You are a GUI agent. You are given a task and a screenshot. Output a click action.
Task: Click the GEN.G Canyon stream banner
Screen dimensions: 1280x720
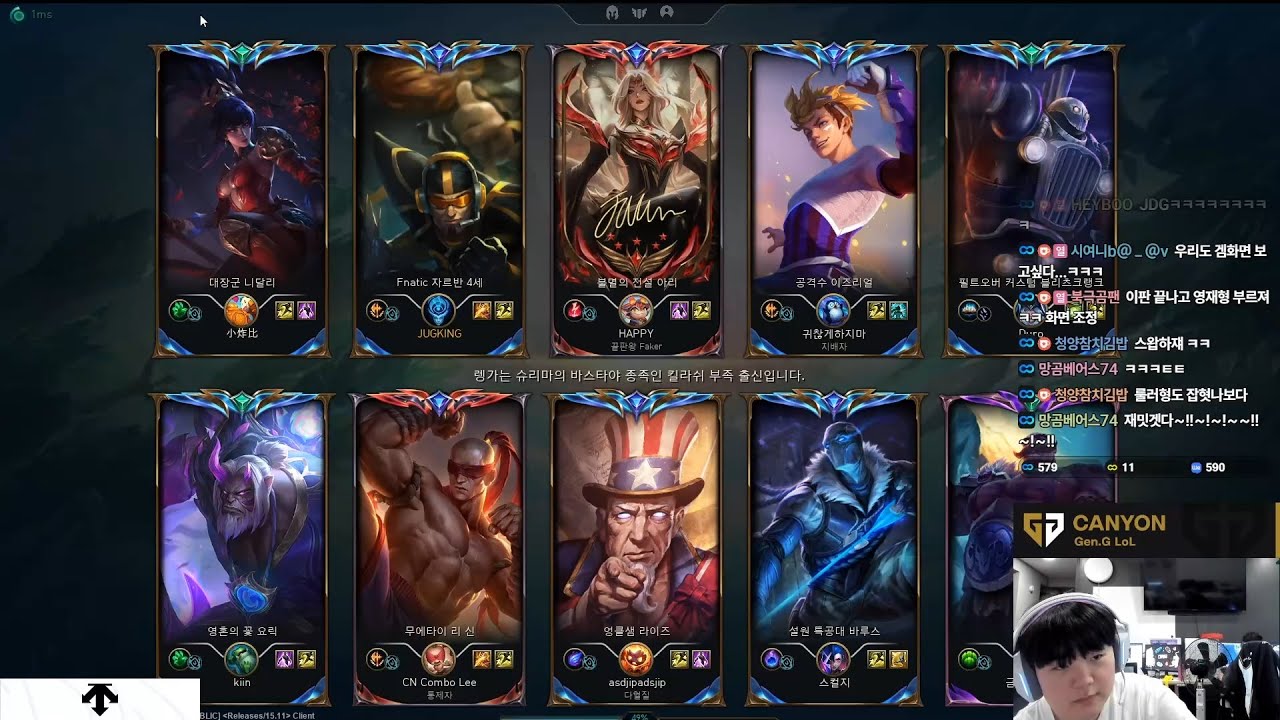pos(1144,530)
